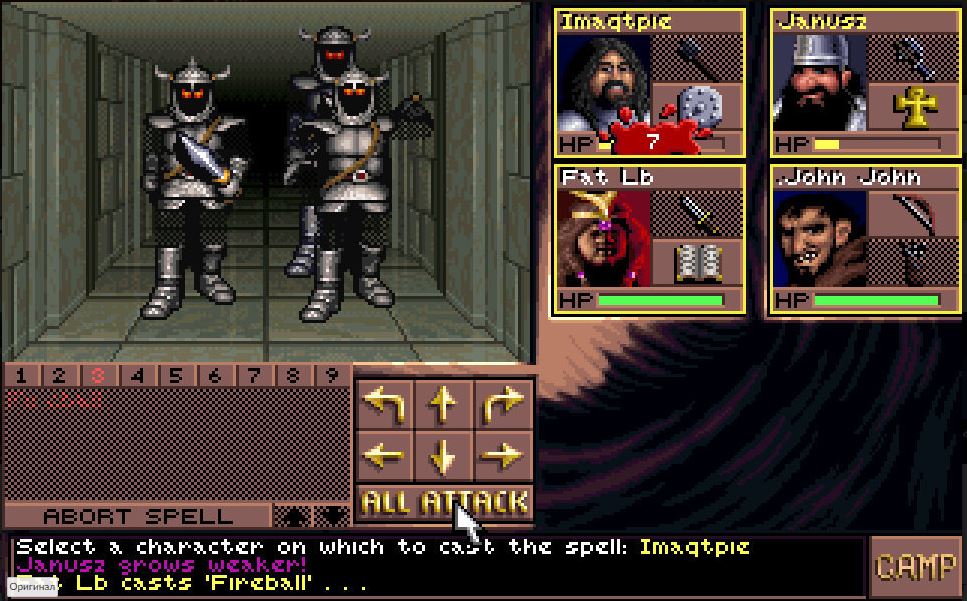The width and height of the screenshot is (967, 601).
Task: Click Fat Lb's portrait
Action: [603, 238]
